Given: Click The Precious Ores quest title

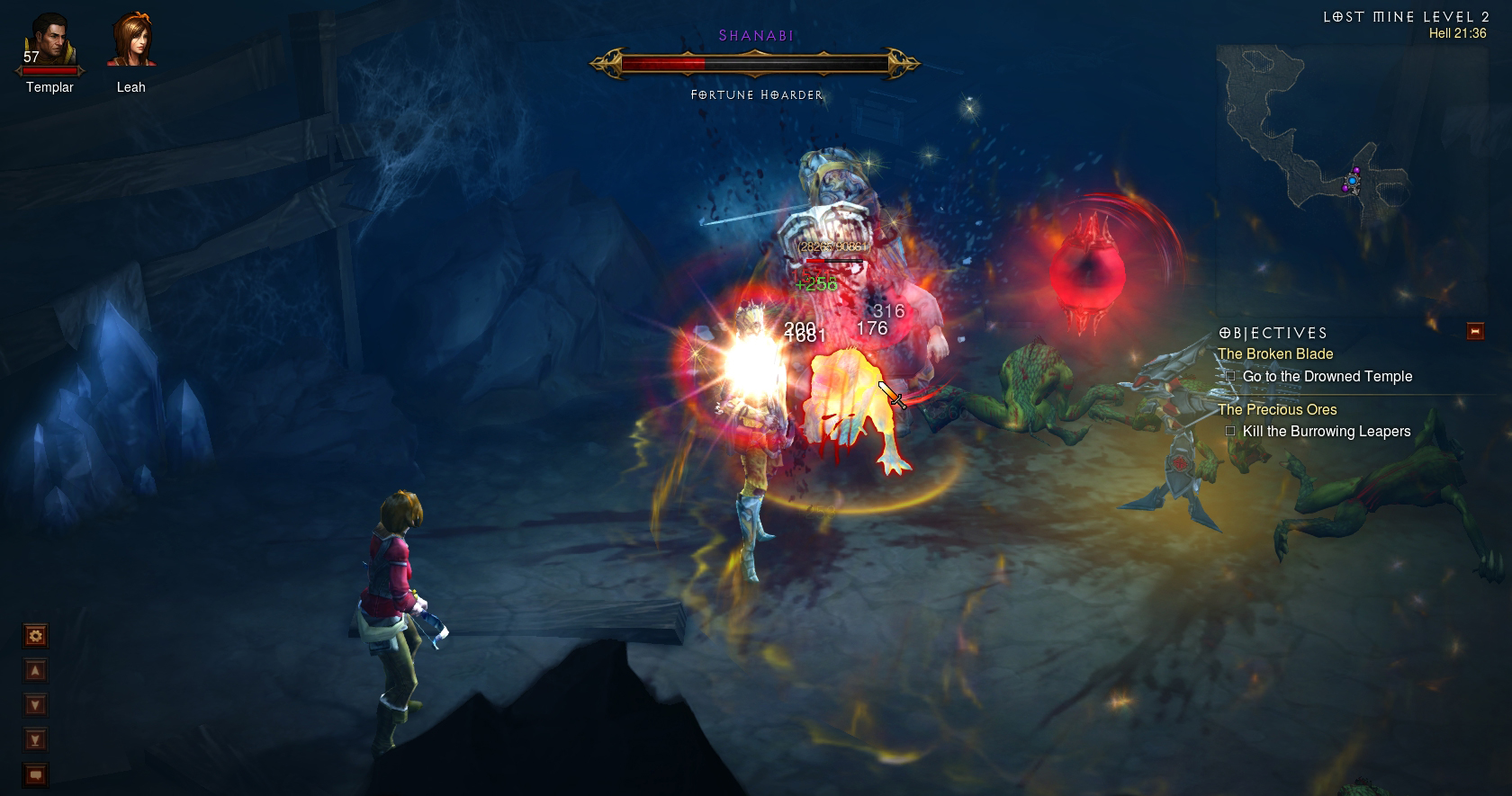Looking at the screenshot, I should (1277, 409).
